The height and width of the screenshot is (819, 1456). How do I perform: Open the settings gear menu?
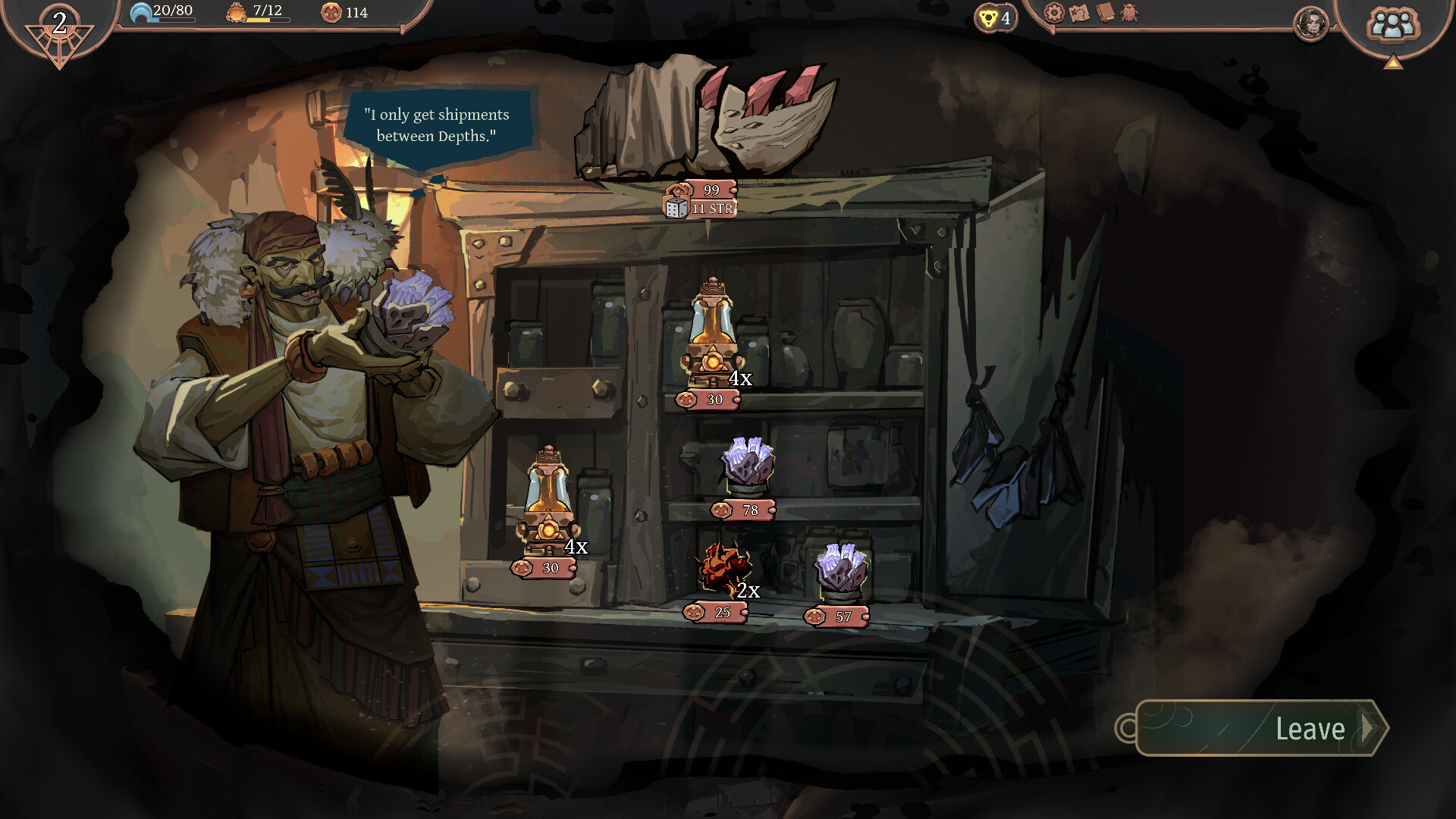(x=1054, y=13)
